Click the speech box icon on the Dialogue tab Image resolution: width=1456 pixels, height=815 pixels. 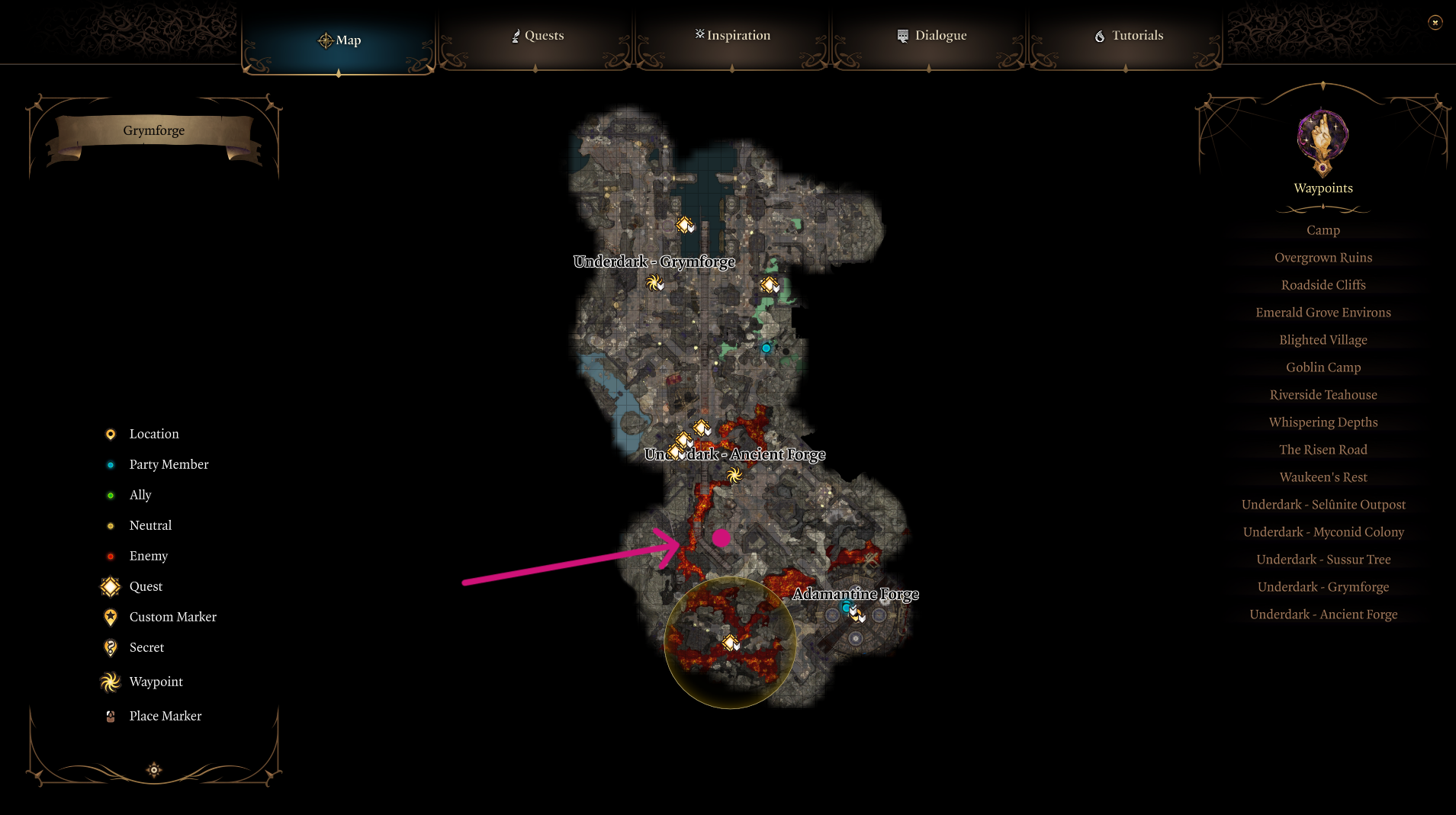click(902, 34)
